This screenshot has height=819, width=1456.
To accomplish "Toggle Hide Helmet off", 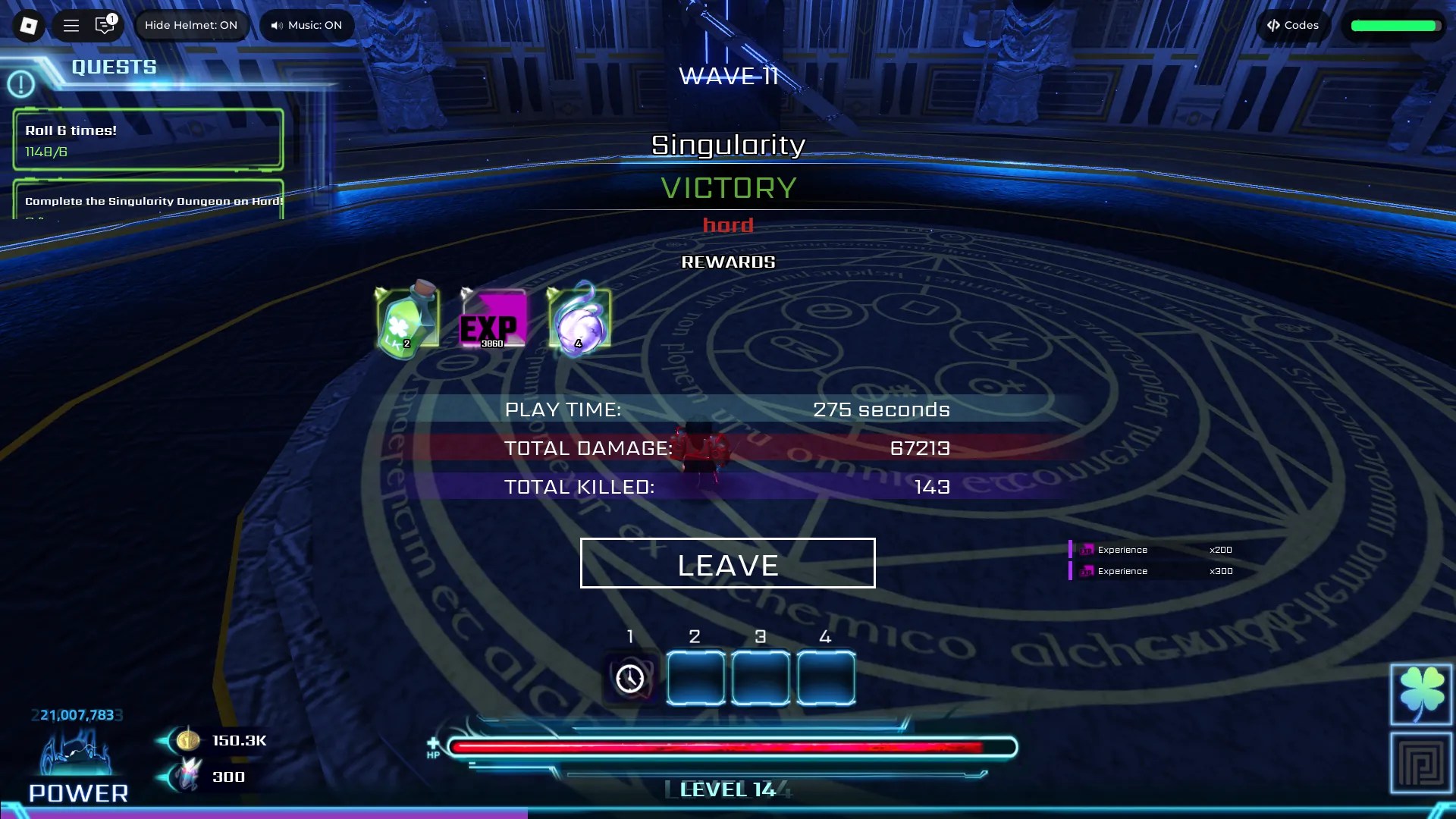I will point(192,25).
